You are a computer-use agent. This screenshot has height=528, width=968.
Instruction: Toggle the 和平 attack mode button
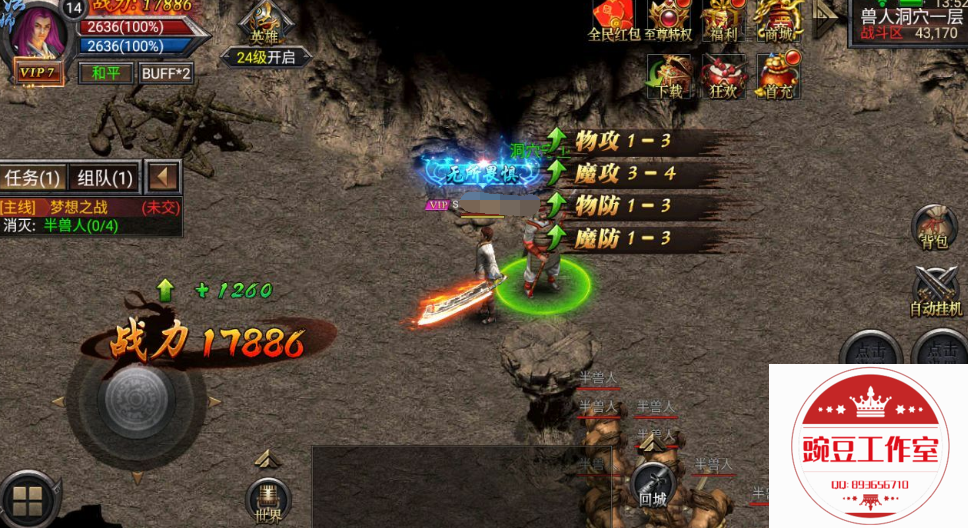tap(105, 73)
